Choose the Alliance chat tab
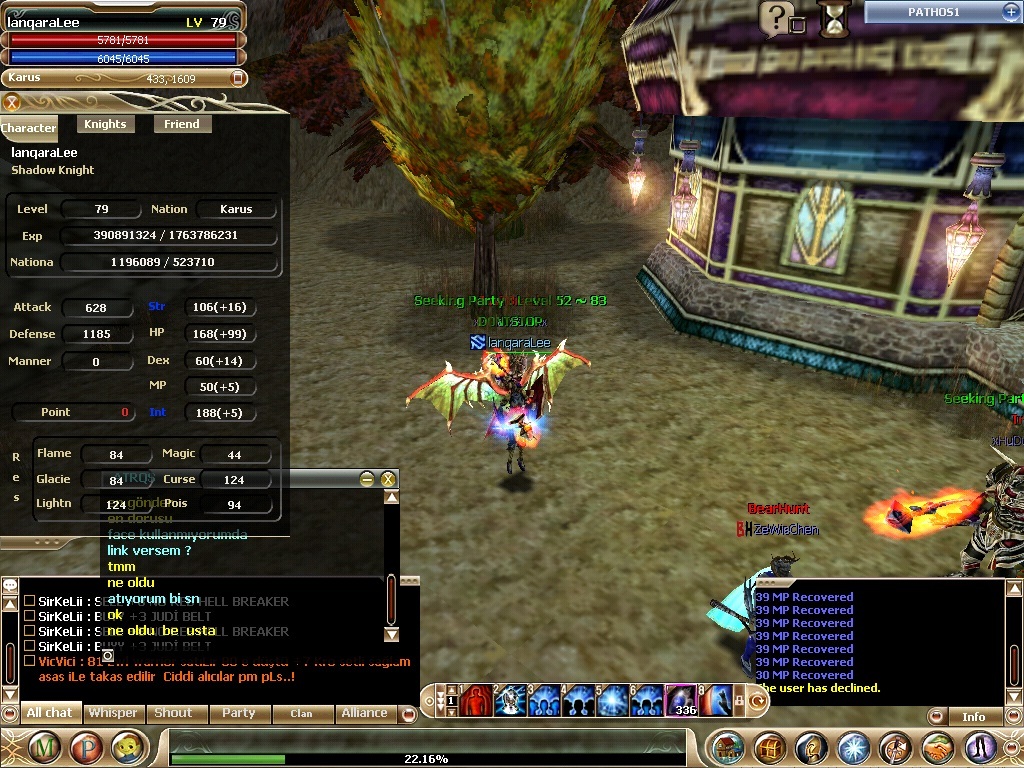 pos(364,713)
